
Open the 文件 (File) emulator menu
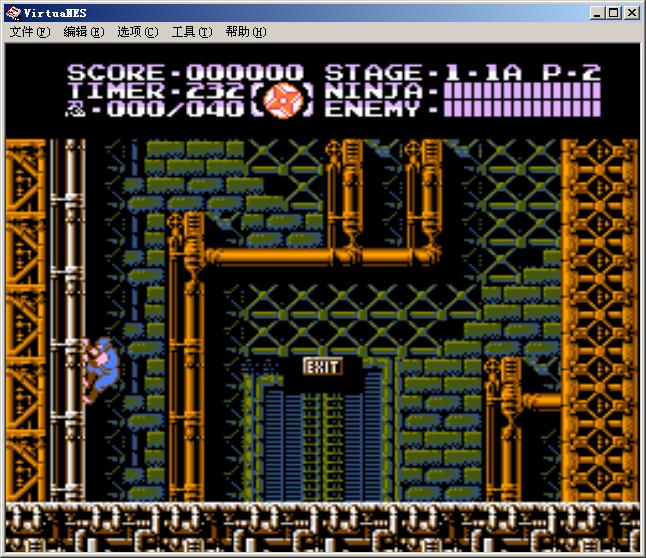click(29, 32)
